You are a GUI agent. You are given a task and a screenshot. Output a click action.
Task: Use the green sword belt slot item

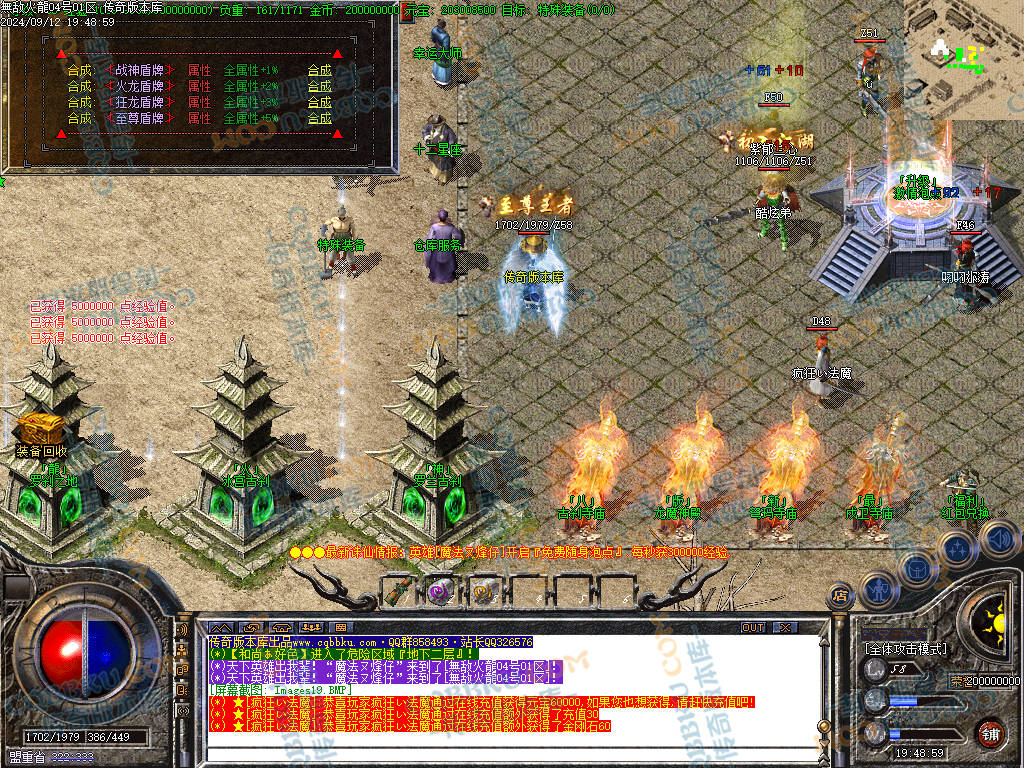pos(399,592)
